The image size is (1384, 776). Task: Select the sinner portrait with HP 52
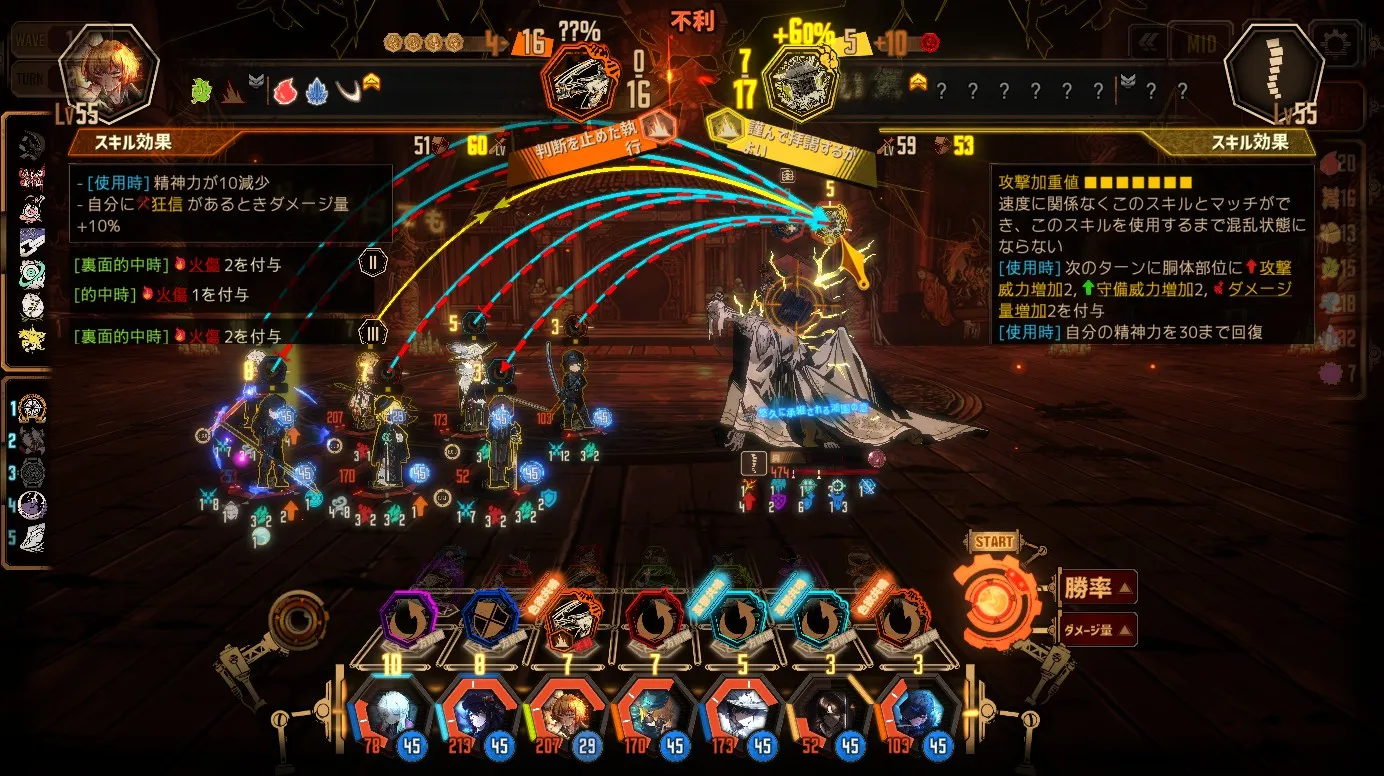click(828, 715)
